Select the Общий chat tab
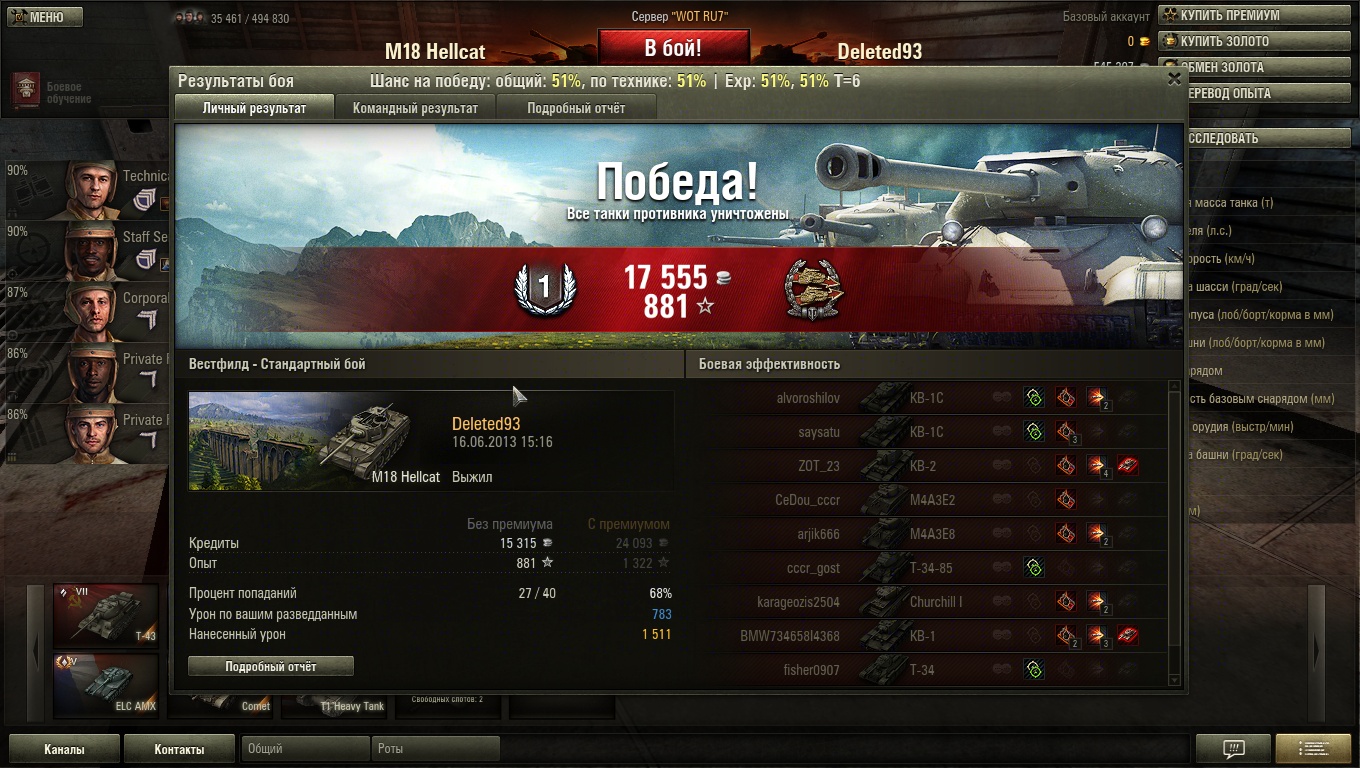The image size is (1360, 768). coord(304,749)
